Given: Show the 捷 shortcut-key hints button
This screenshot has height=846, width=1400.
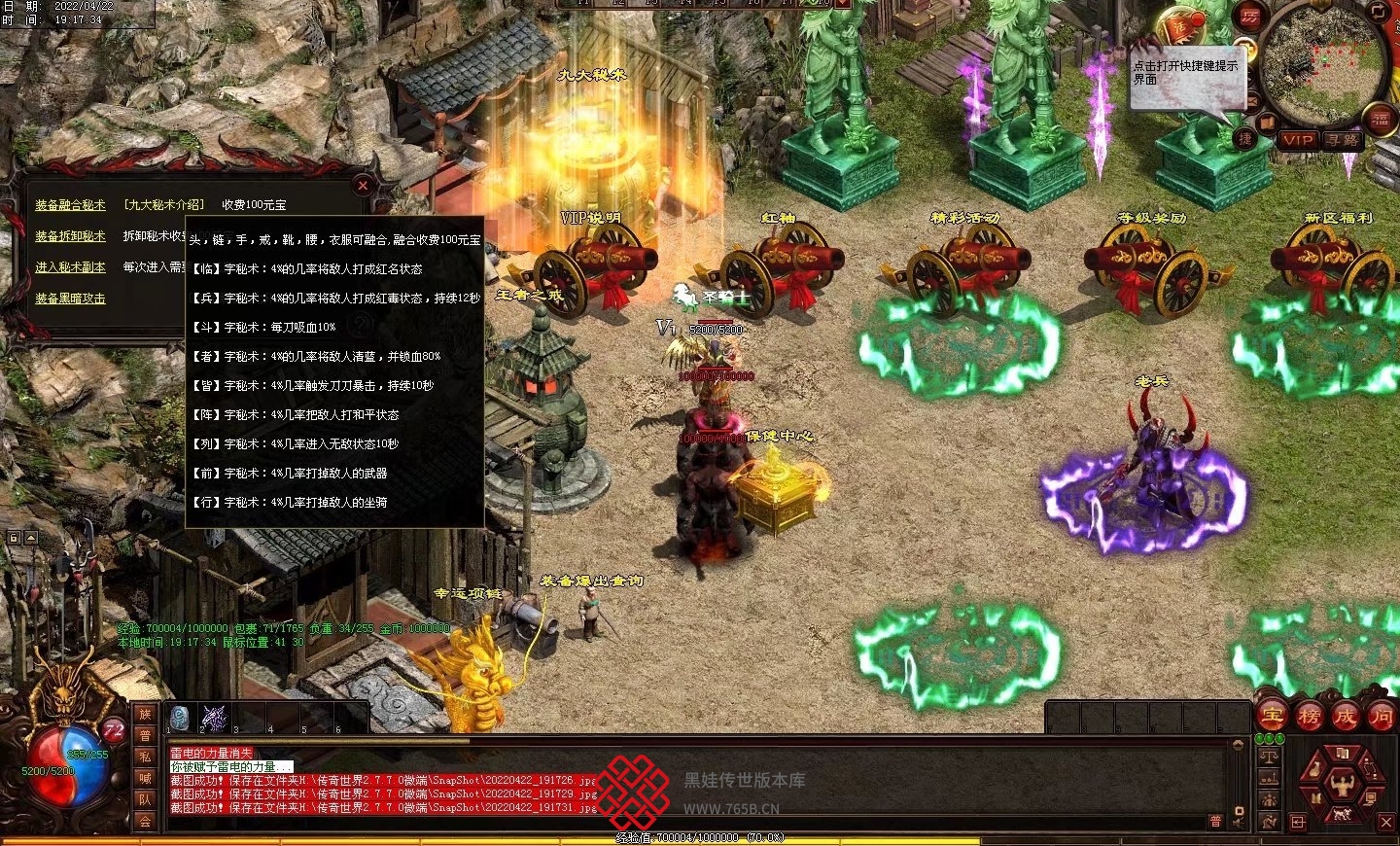Looking at the screenshot, I should 1245,139.
